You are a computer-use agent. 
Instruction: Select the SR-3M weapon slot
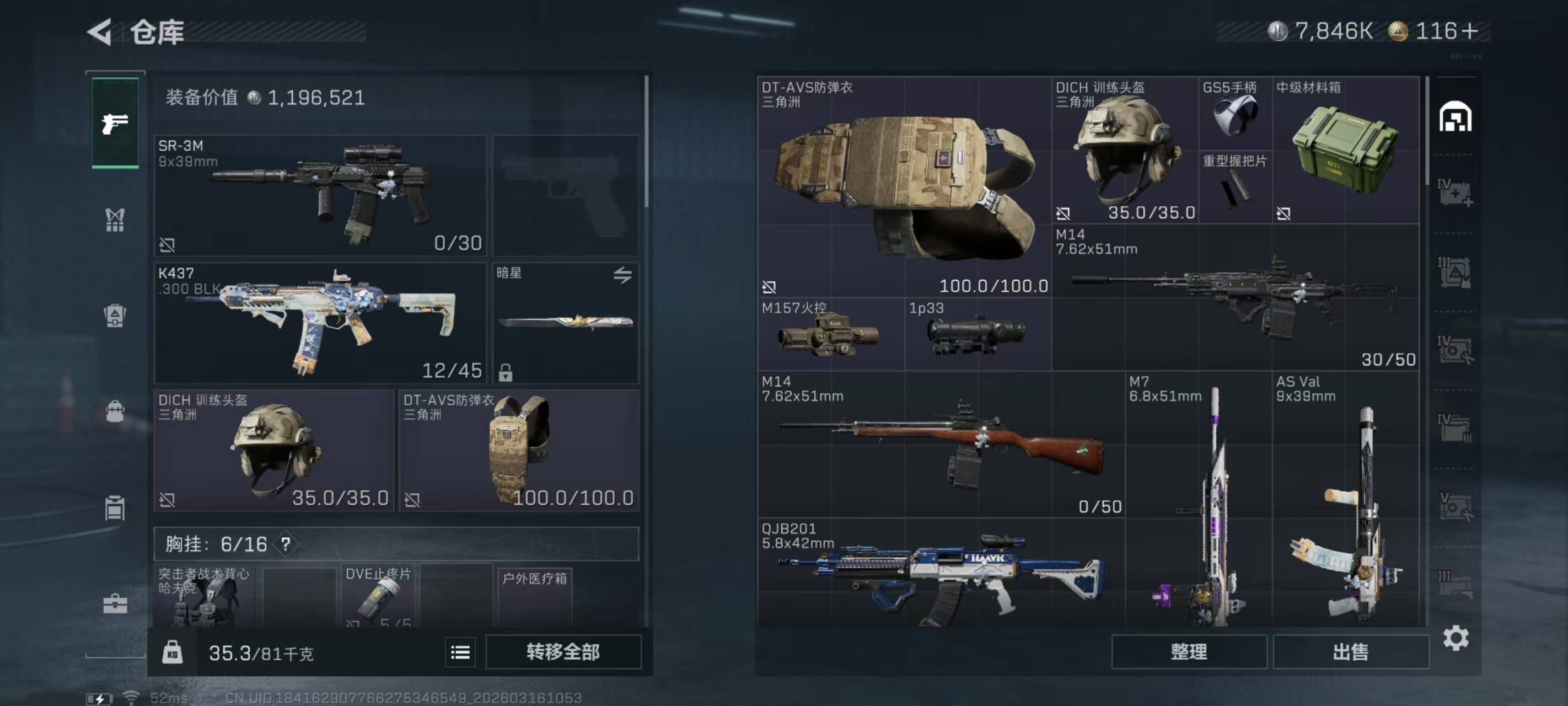pyautogui.click(x=320, y=195)
